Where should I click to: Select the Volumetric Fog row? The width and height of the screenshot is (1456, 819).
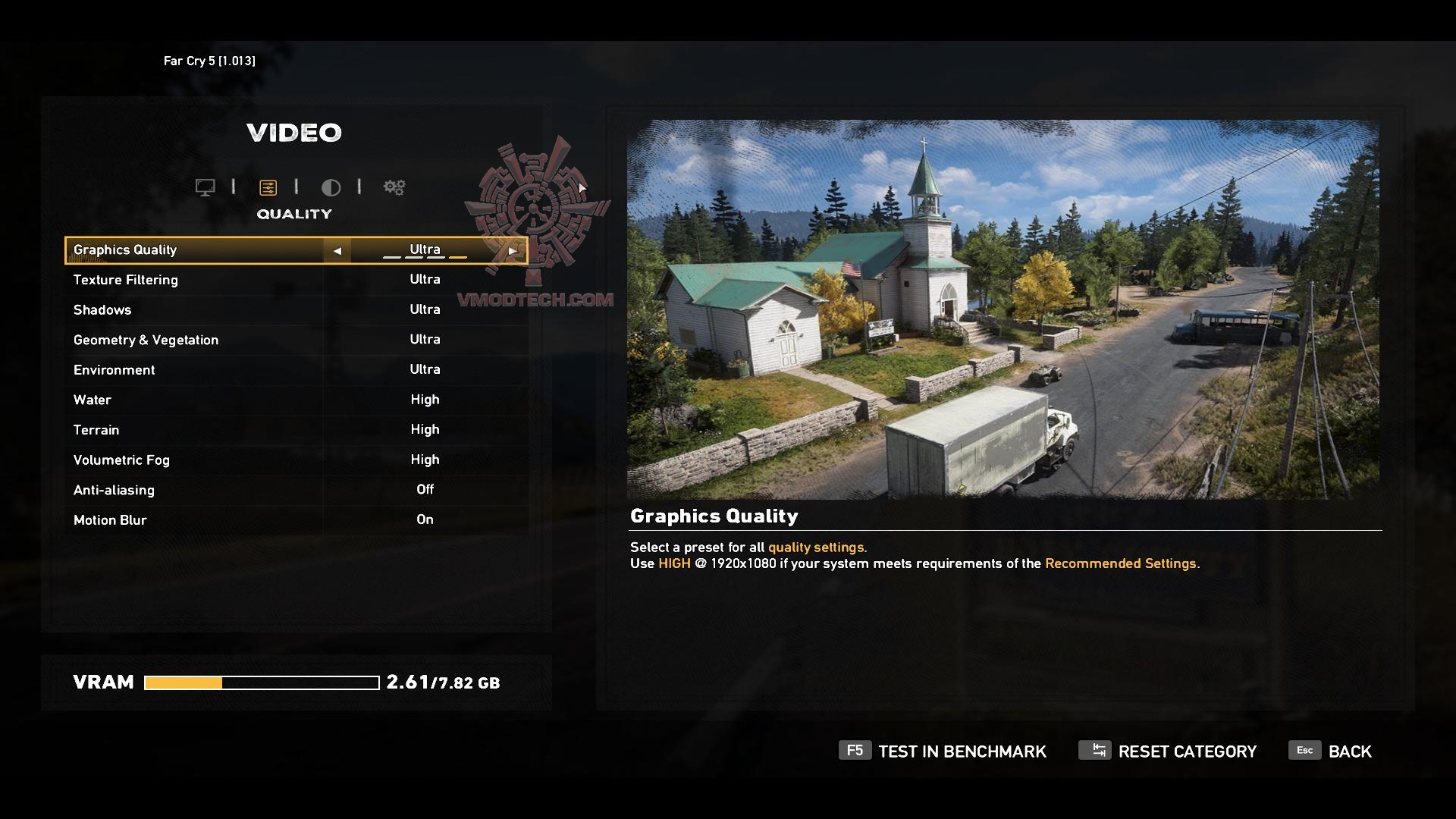[296, 460]
